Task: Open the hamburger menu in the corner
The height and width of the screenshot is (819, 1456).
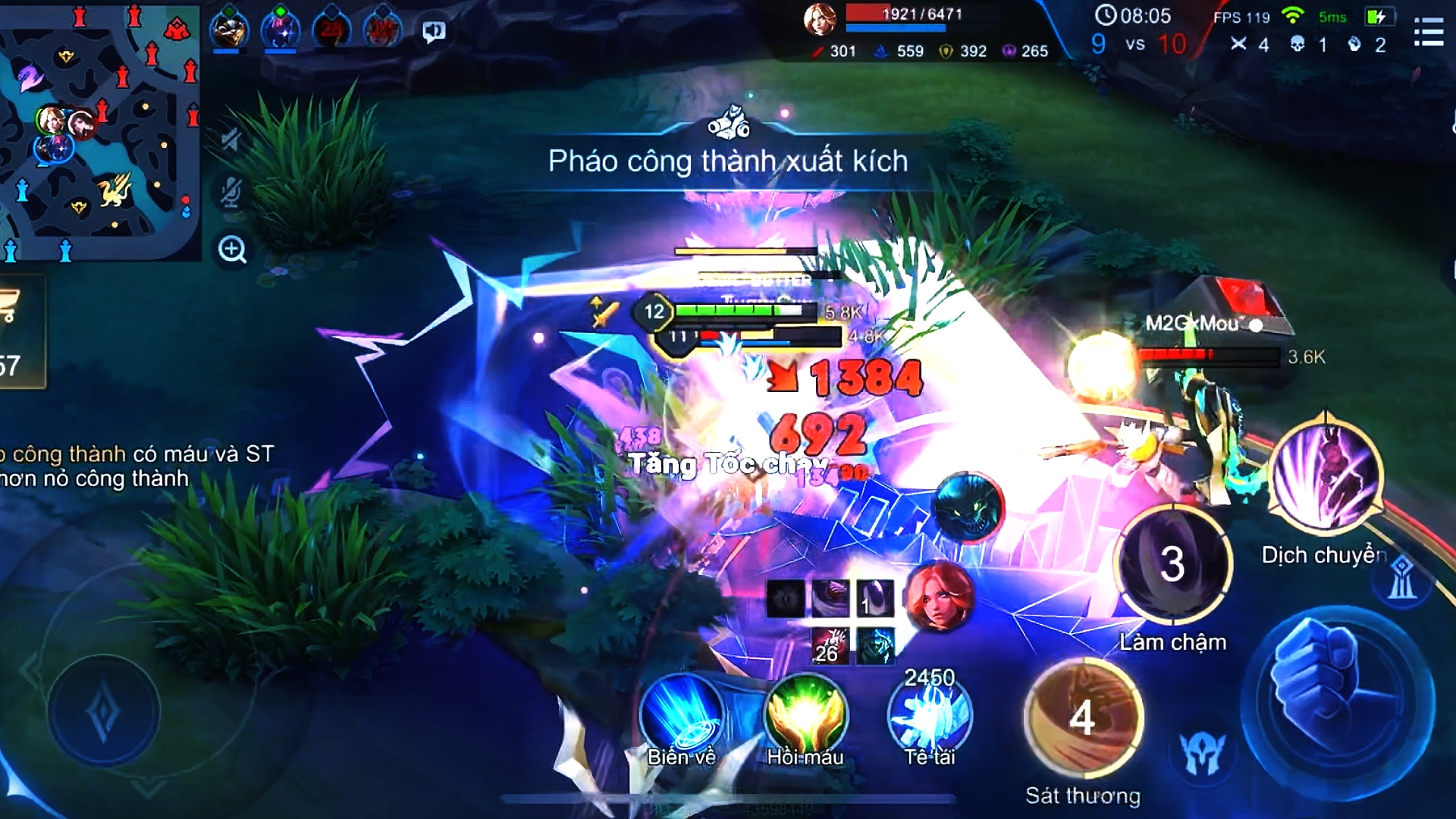Action: [1428, 33]
